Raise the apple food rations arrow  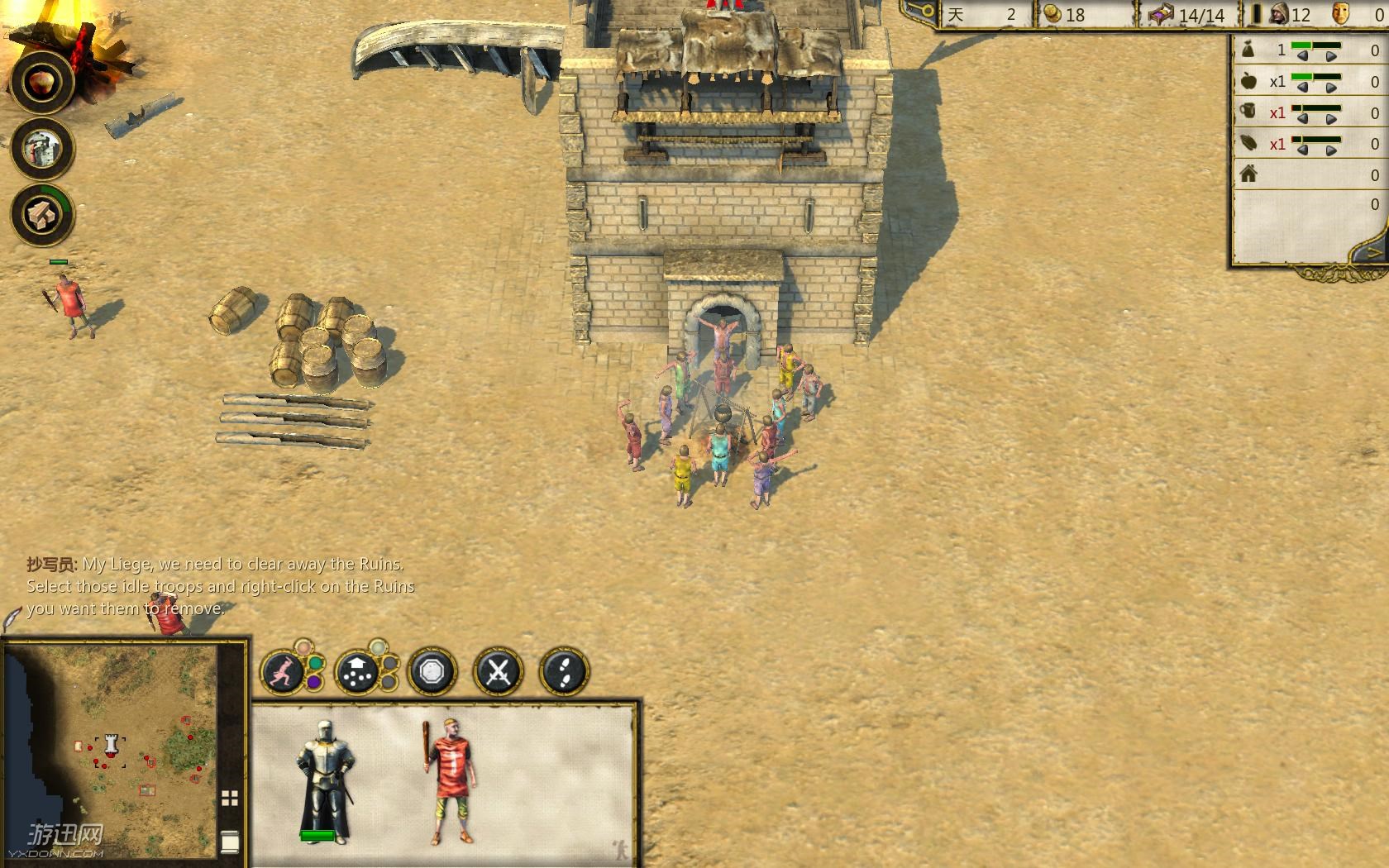coord(1330,87)
